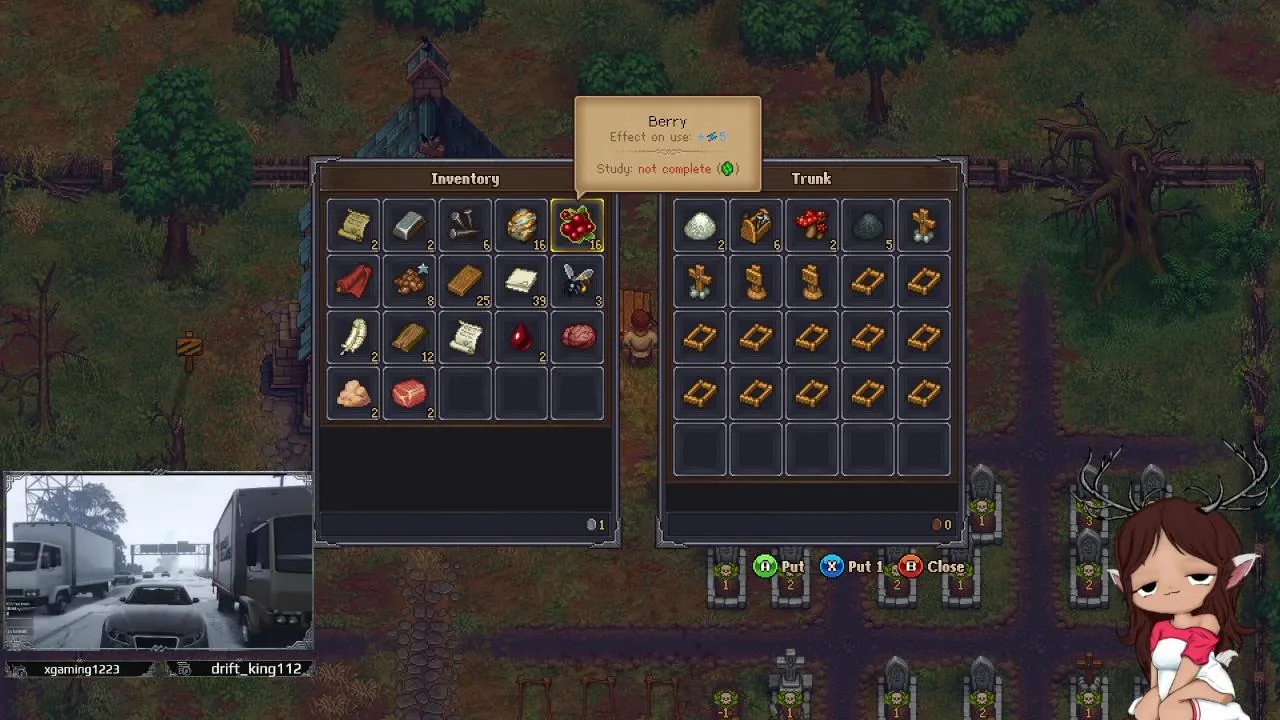Select the wood billet stack of 12
This screenshot has width=1280, height=720.
tap(409, 338)
